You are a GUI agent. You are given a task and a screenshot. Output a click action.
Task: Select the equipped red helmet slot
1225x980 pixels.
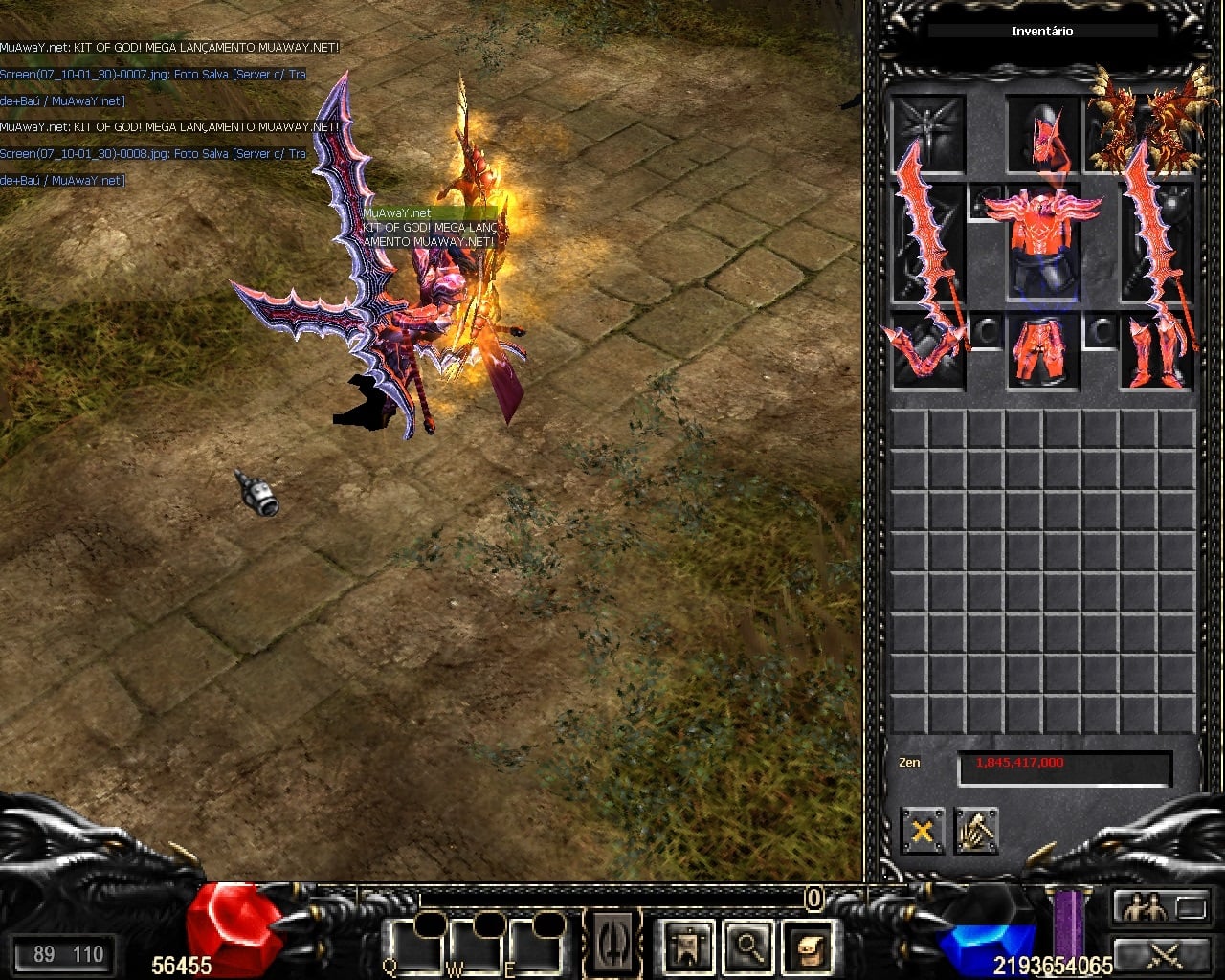coord(1042,133)
